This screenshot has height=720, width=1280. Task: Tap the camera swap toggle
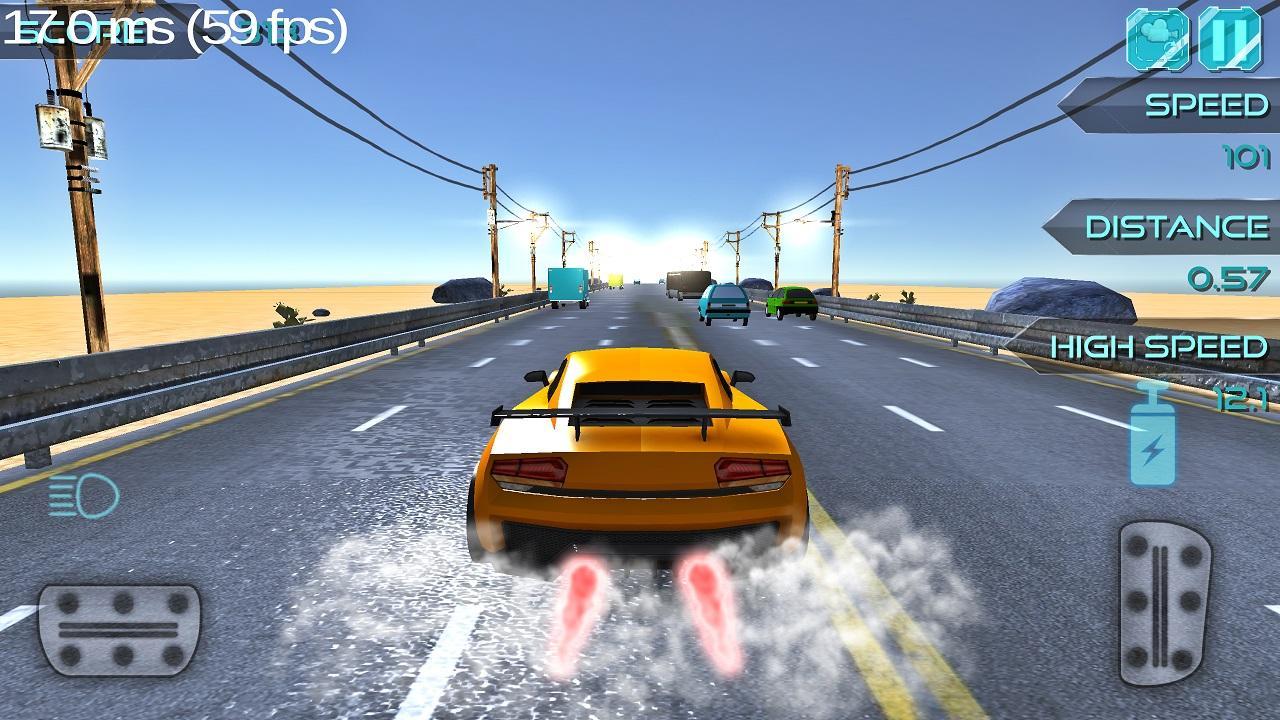pyautogui.click(x=1156, y=41)
